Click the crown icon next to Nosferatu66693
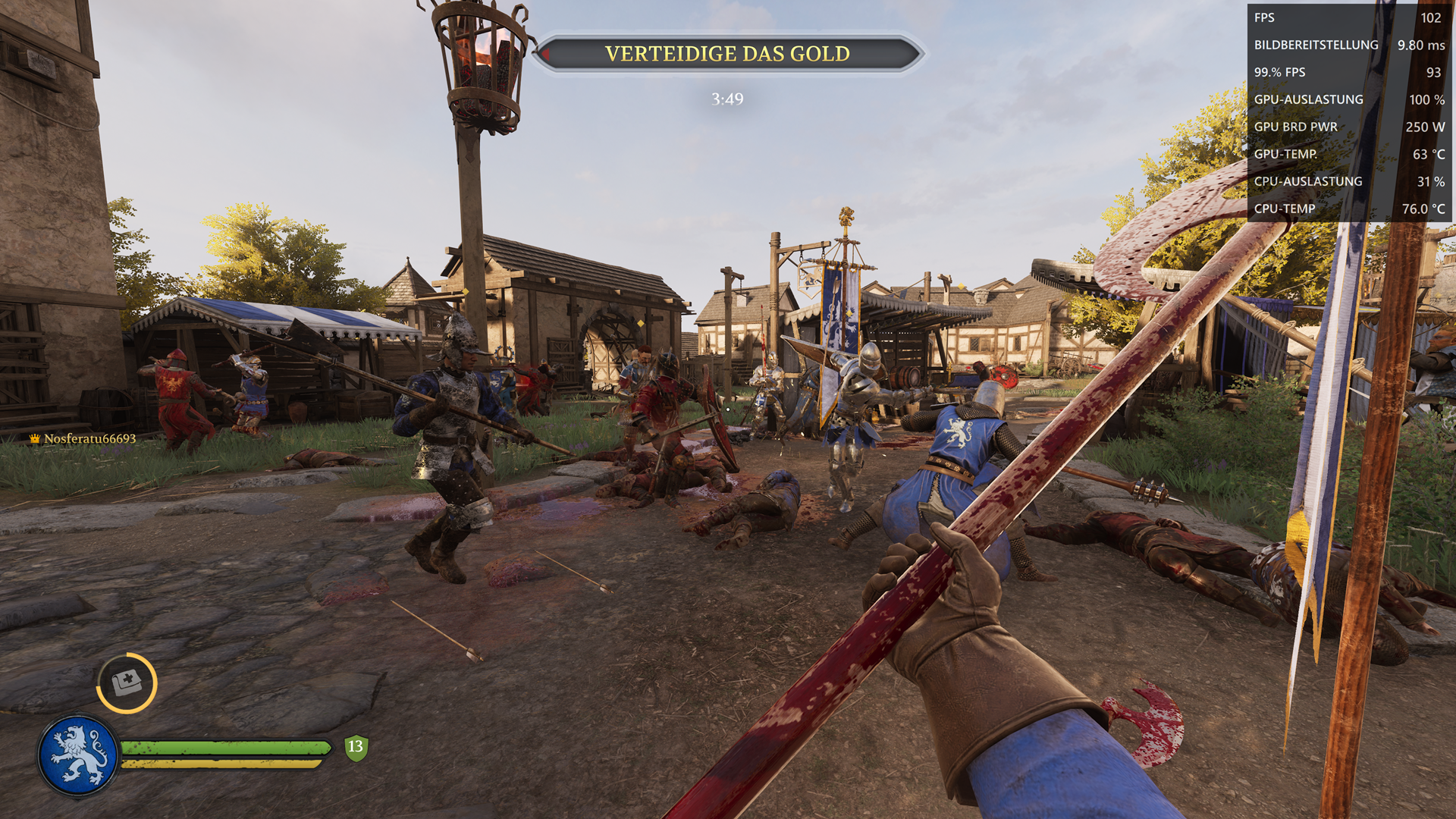This screenshot has width=1456, height=819. coord(35,438)
